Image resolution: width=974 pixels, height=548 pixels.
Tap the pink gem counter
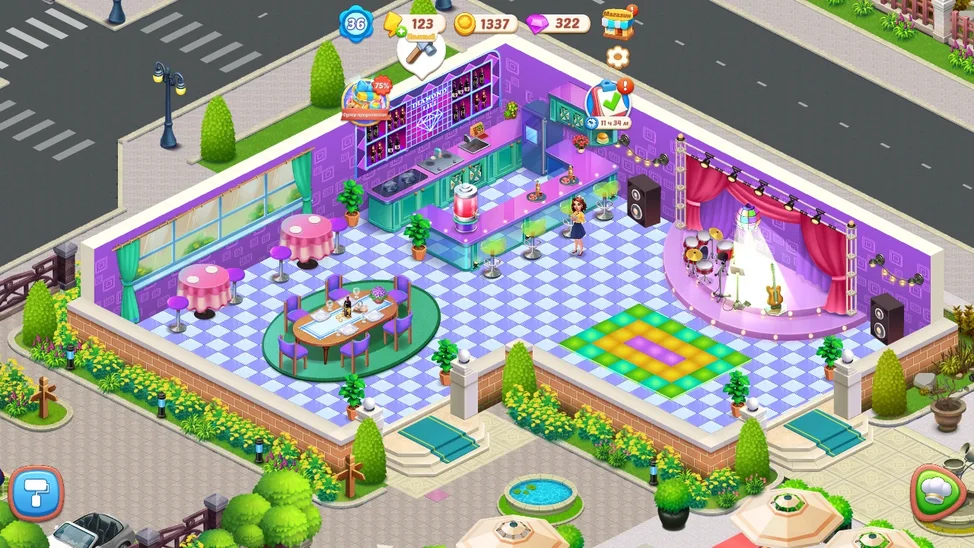coord(557,23)
